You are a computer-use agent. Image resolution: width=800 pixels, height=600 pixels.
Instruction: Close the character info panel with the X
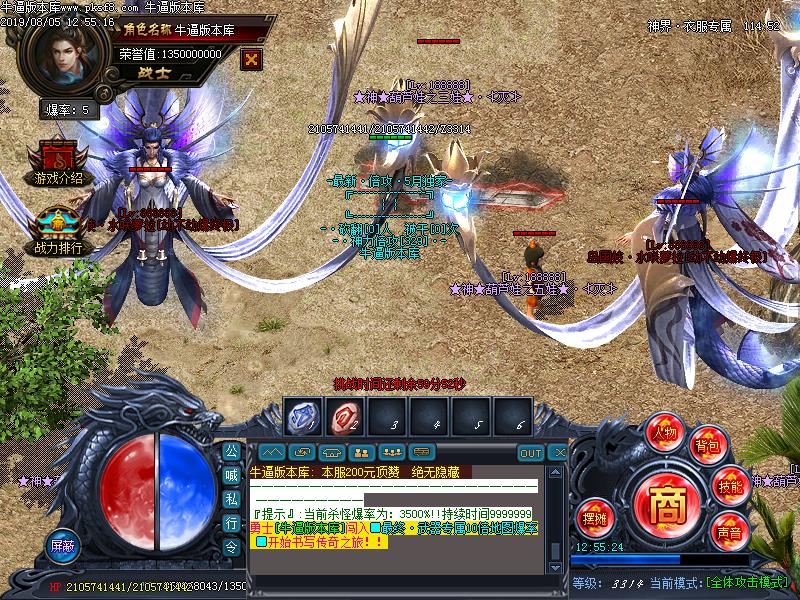pyautogui.click(x=251, y=57)
